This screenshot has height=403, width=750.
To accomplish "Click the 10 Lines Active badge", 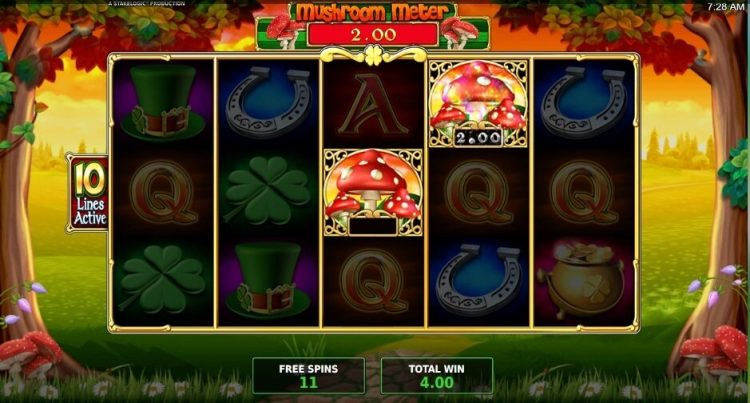I will [87, 193].
